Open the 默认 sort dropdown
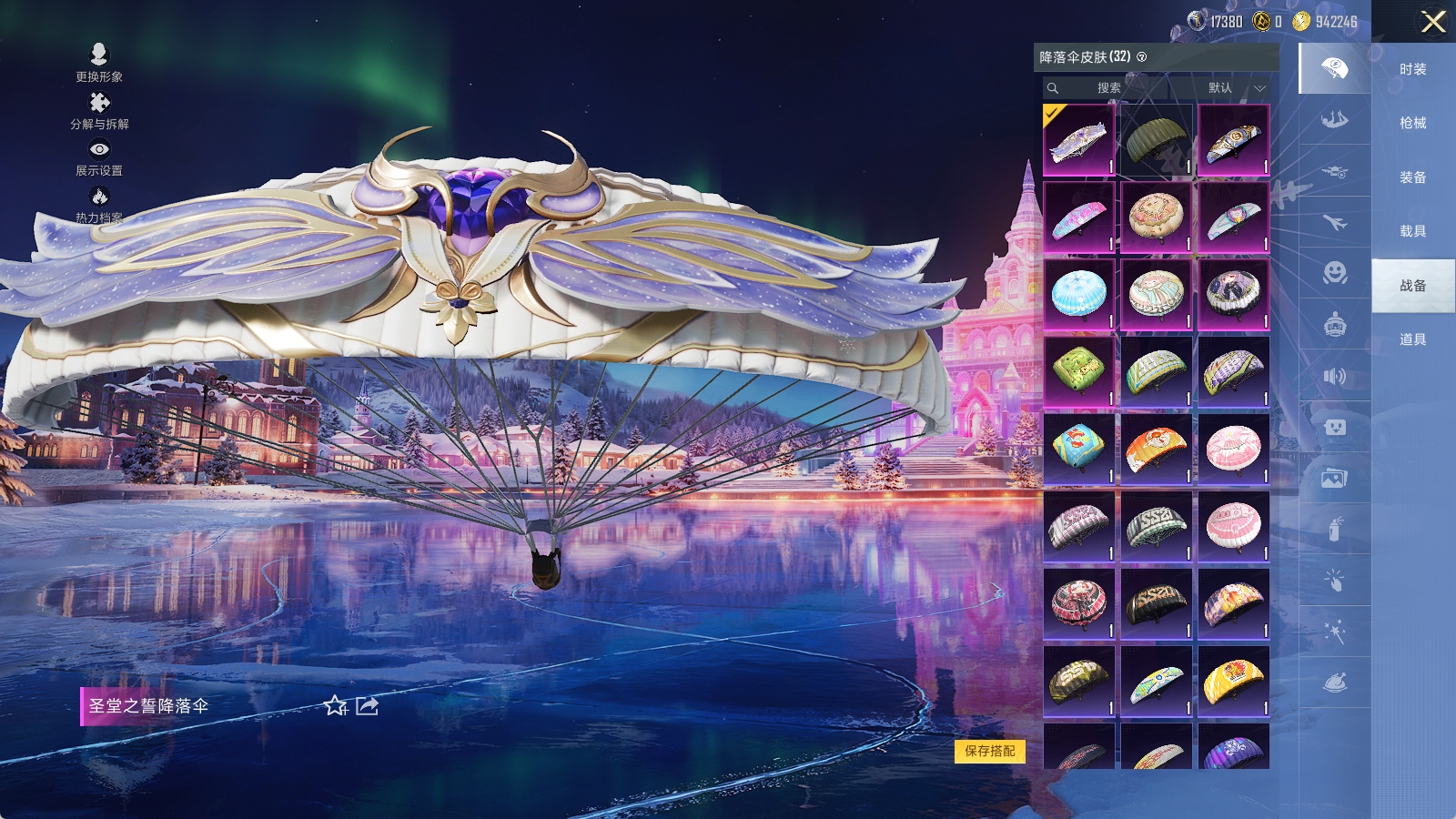The height and width of the screenshot is (819, 1456). click(x=1235, y=88)
